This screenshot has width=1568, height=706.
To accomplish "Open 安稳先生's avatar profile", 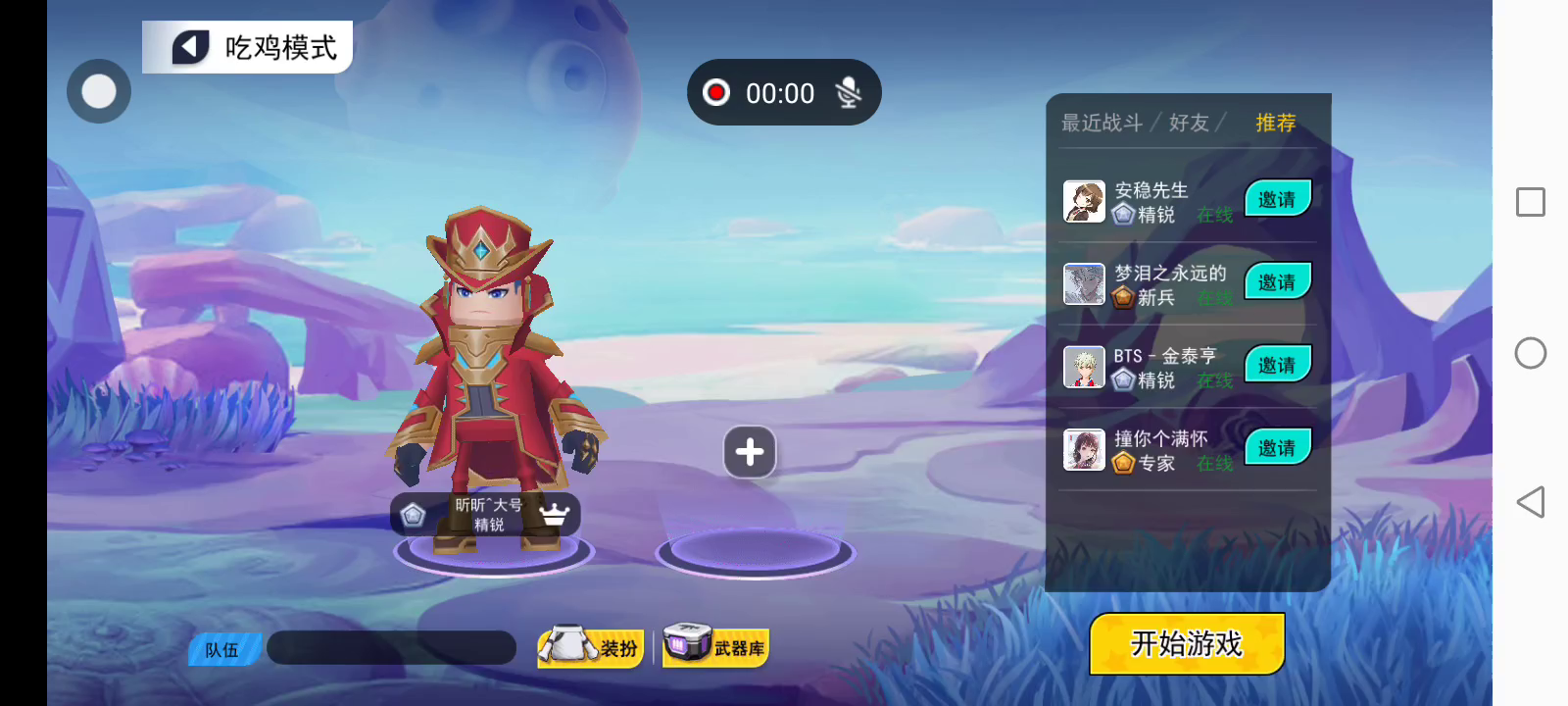I will tap(1084, 201).
